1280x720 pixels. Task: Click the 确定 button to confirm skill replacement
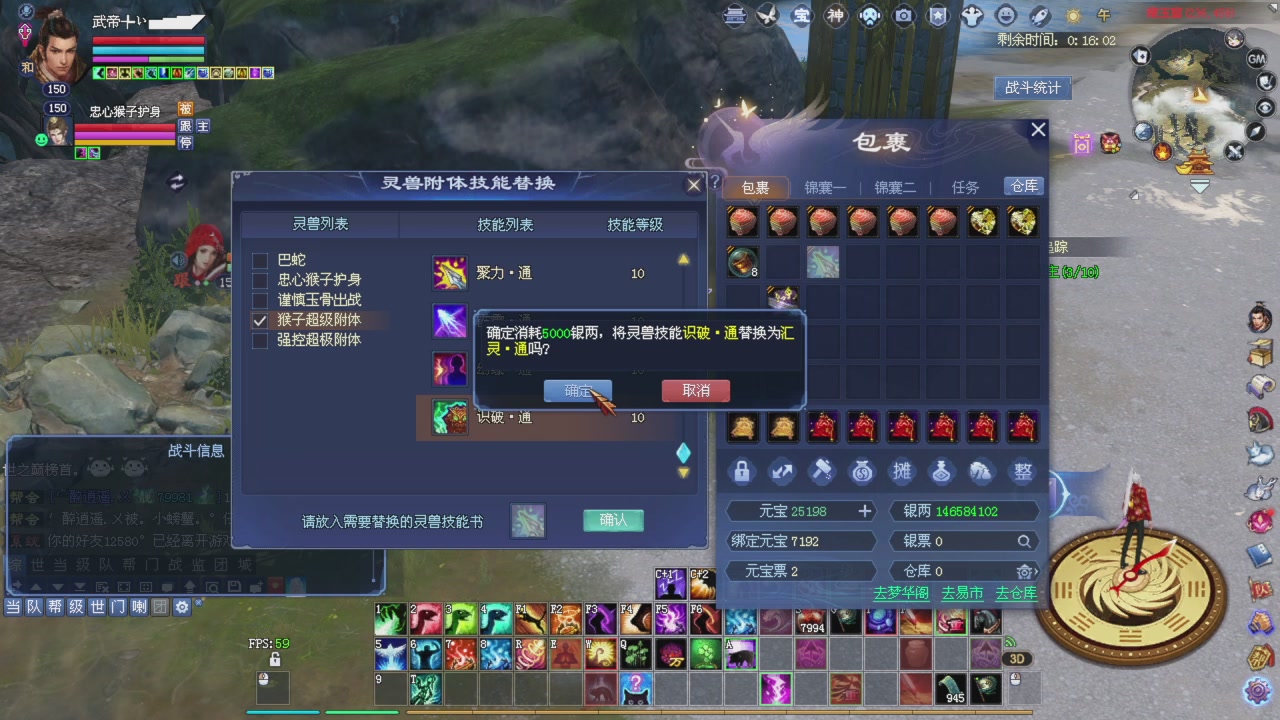(x=578, y=391)
